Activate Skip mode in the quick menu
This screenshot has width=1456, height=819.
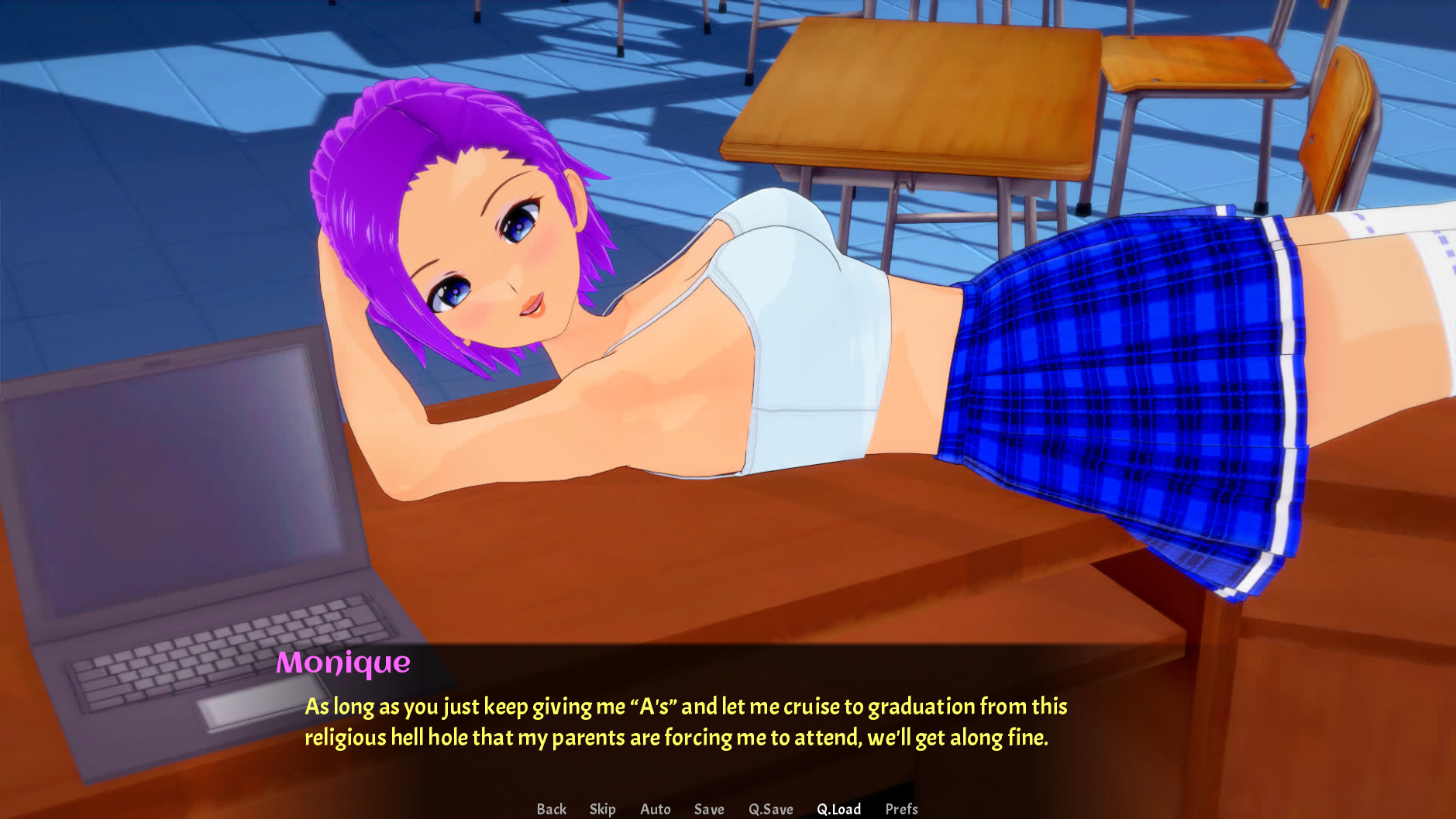(x=602, y=809)
